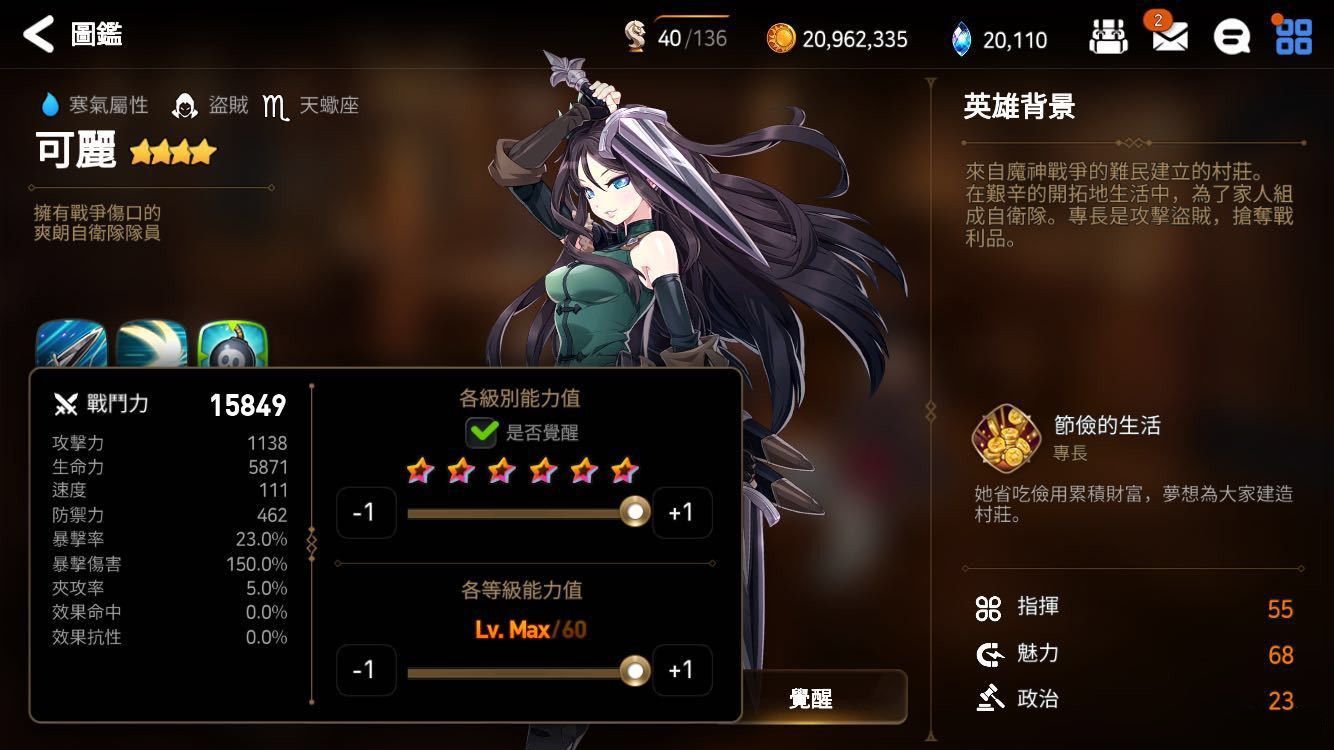The height and width of the screenshot is (750, 1334).
Task: Click the sixth awakening star
Action: [626, 470]
